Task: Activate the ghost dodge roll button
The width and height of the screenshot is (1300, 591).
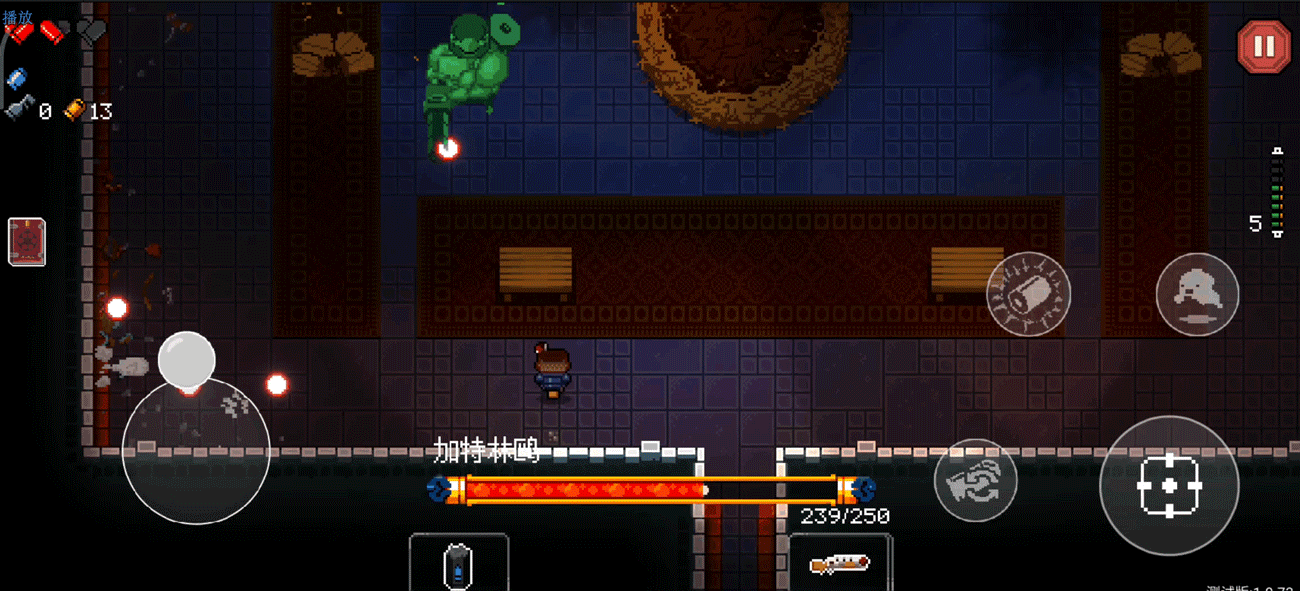Action: pyautogui.click(x=1197, y=294)
